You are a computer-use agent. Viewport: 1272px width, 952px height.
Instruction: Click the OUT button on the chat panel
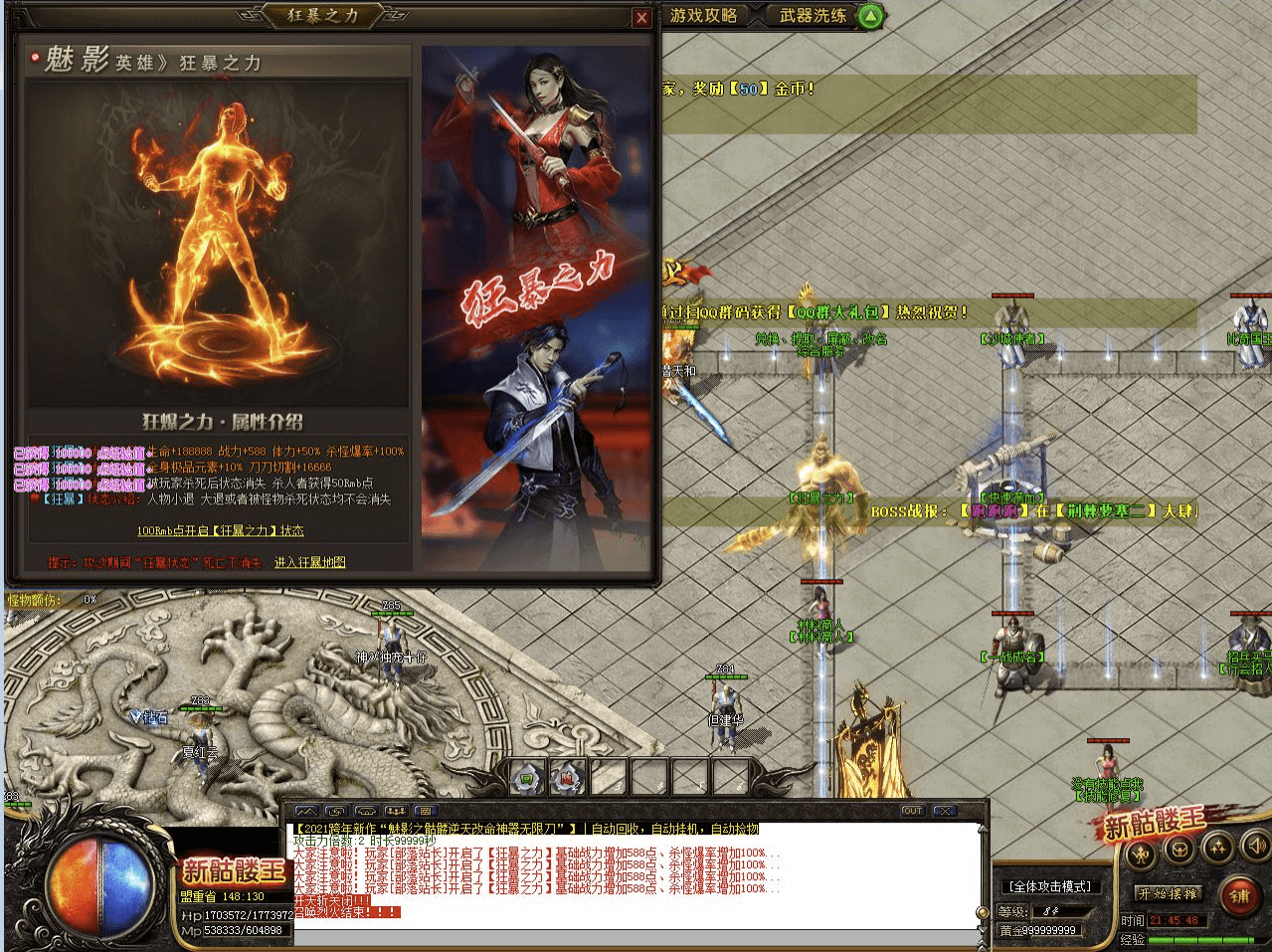(912, 811)
